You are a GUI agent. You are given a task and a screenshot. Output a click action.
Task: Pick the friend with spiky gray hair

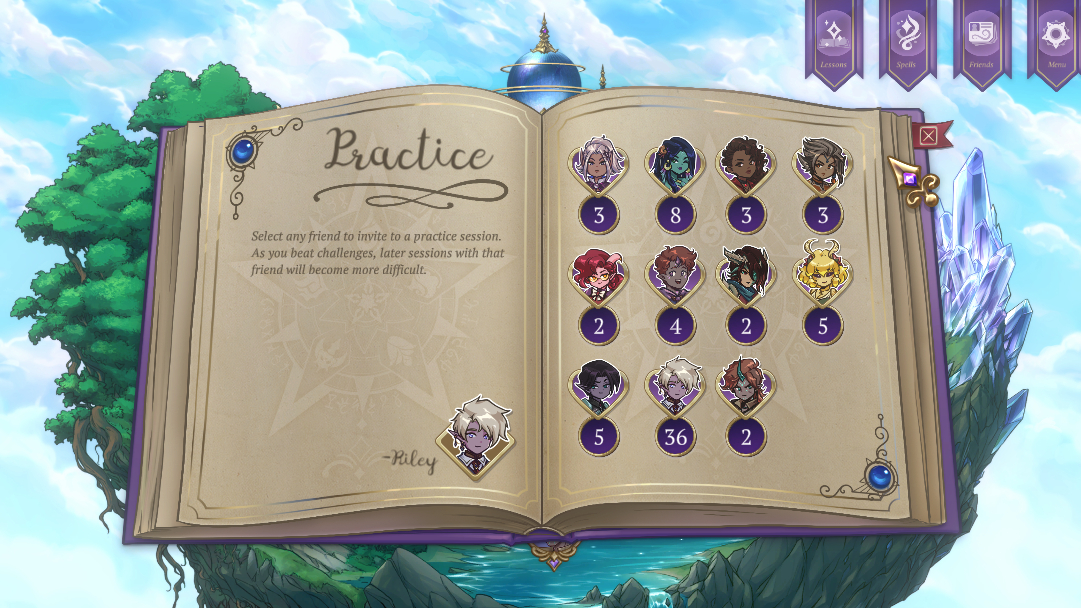click(x=822, y=165)
